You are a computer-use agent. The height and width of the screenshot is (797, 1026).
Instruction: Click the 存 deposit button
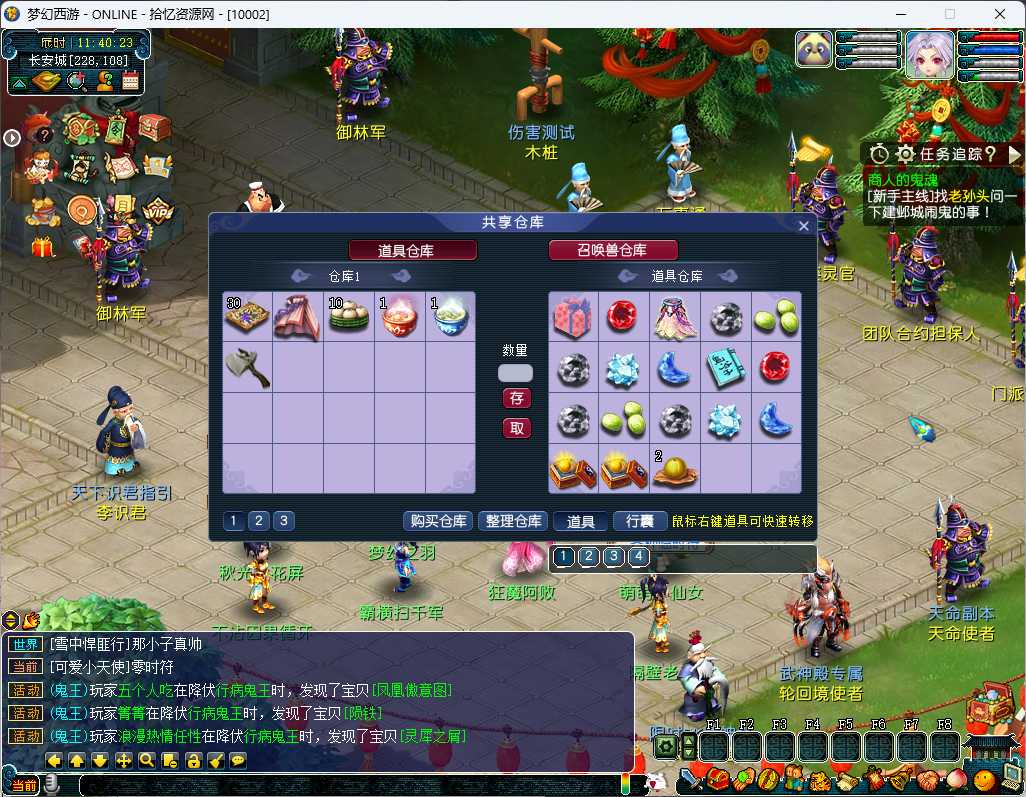pos(516,398)
